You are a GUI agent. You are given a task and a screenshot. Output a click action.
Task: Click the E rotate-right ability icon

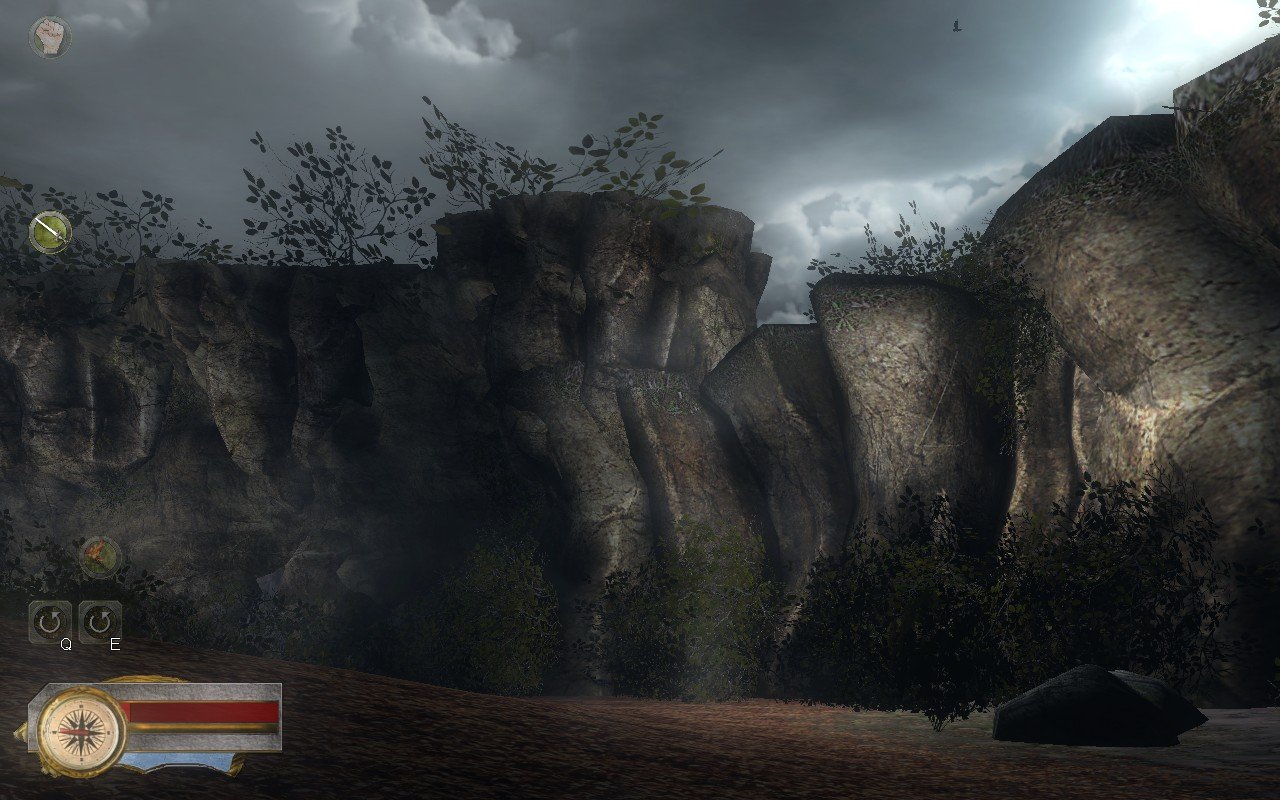pyautogui.click(x=100, y=620)
